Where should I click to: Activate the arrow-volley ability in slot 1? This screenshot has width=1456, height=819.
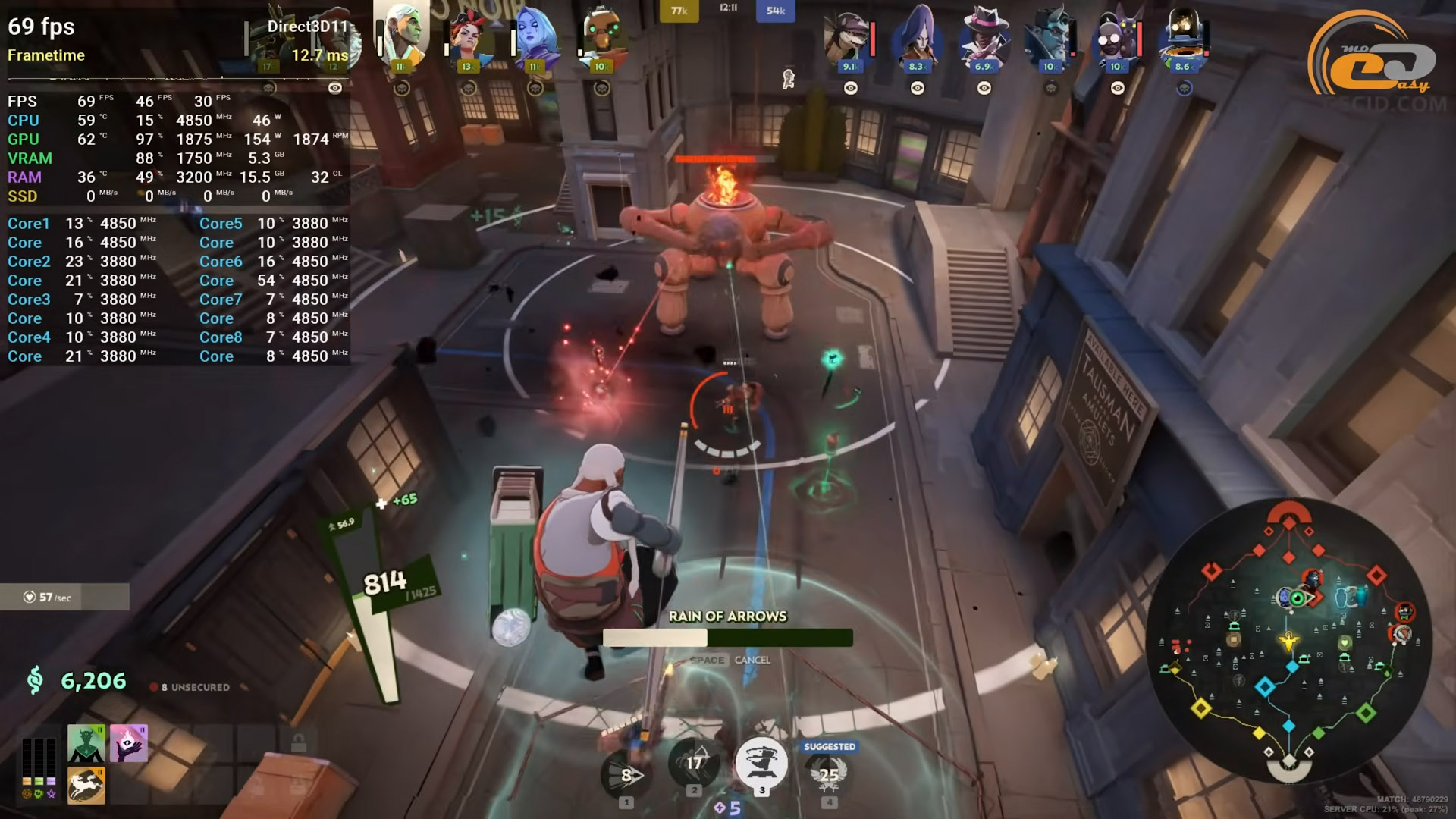point(626,773)
